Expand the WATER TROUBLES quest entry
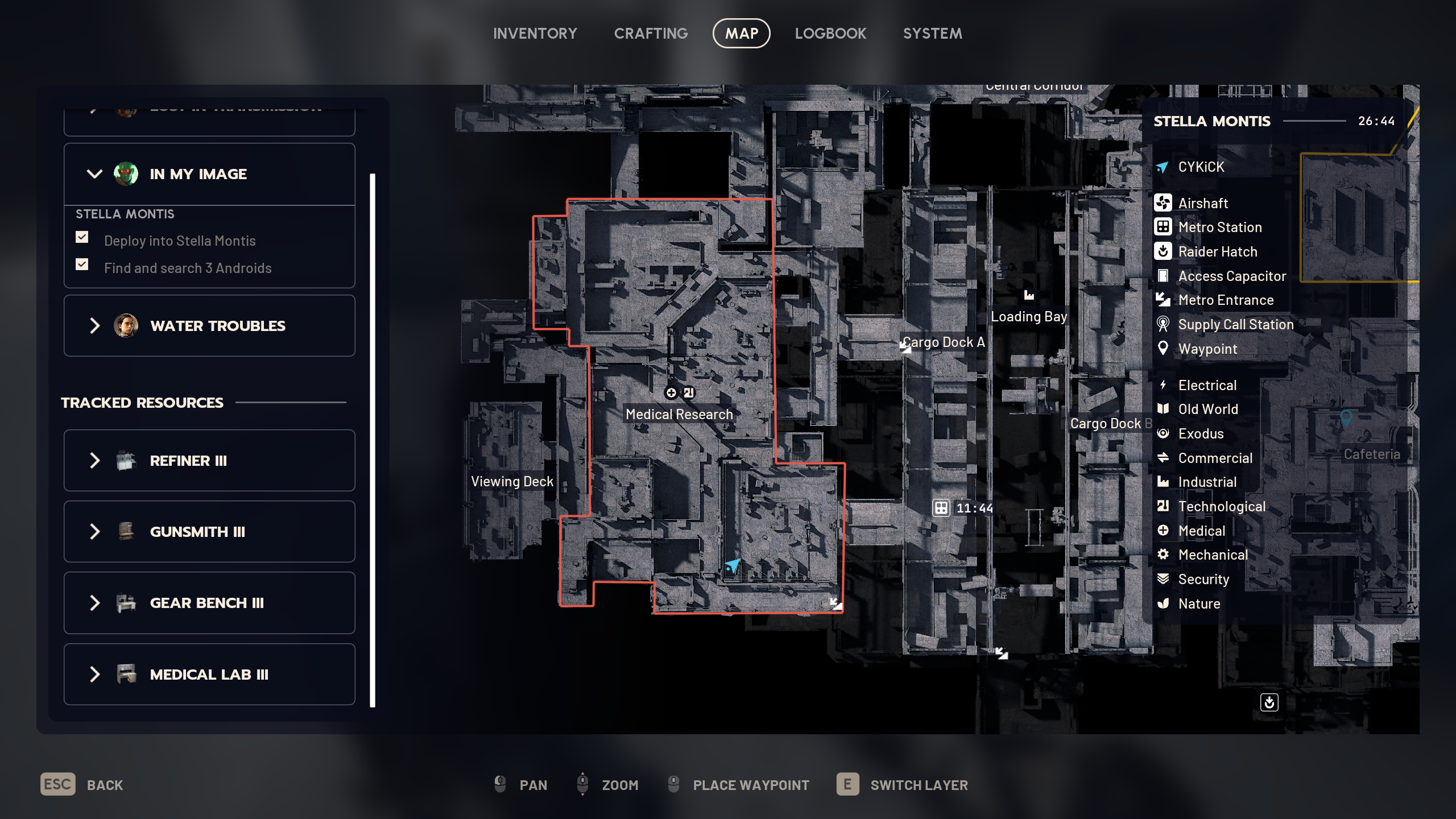This screenshot has width=1456, height=819. point(95,325)
